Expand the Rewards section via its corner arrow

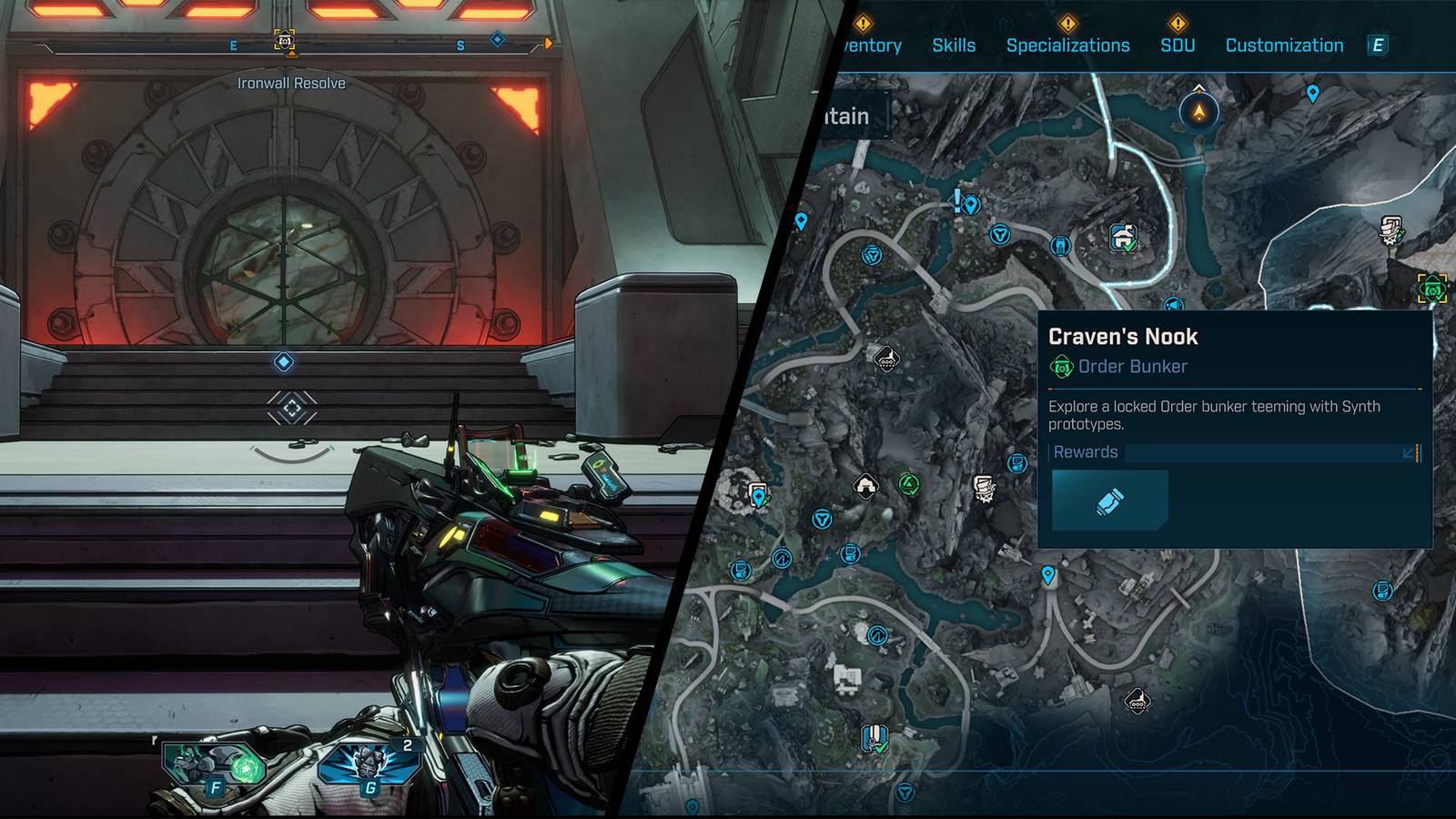pyautogui.click(x=1408, y=452)
